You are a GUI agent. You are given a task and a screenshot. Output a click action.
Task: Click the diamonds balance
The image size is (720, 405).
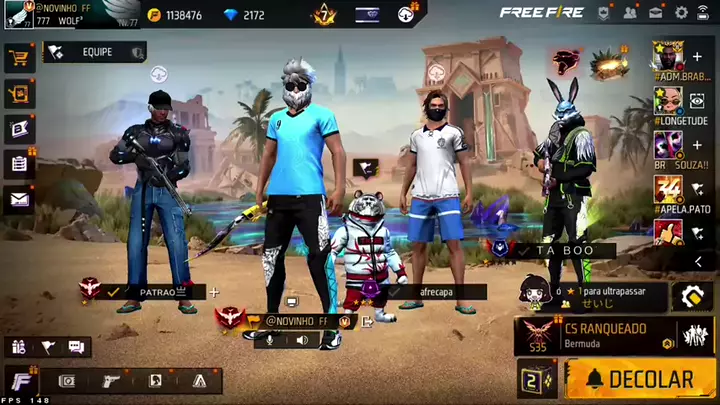click(245, 15)
